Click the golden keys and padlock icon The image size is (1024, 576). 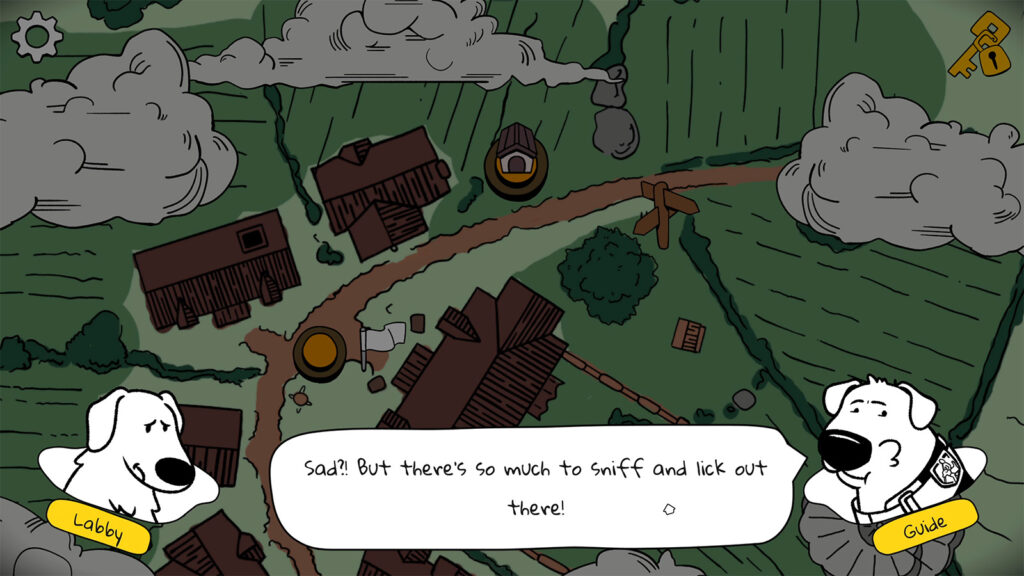pyautogui.click(x=985, y=48)
